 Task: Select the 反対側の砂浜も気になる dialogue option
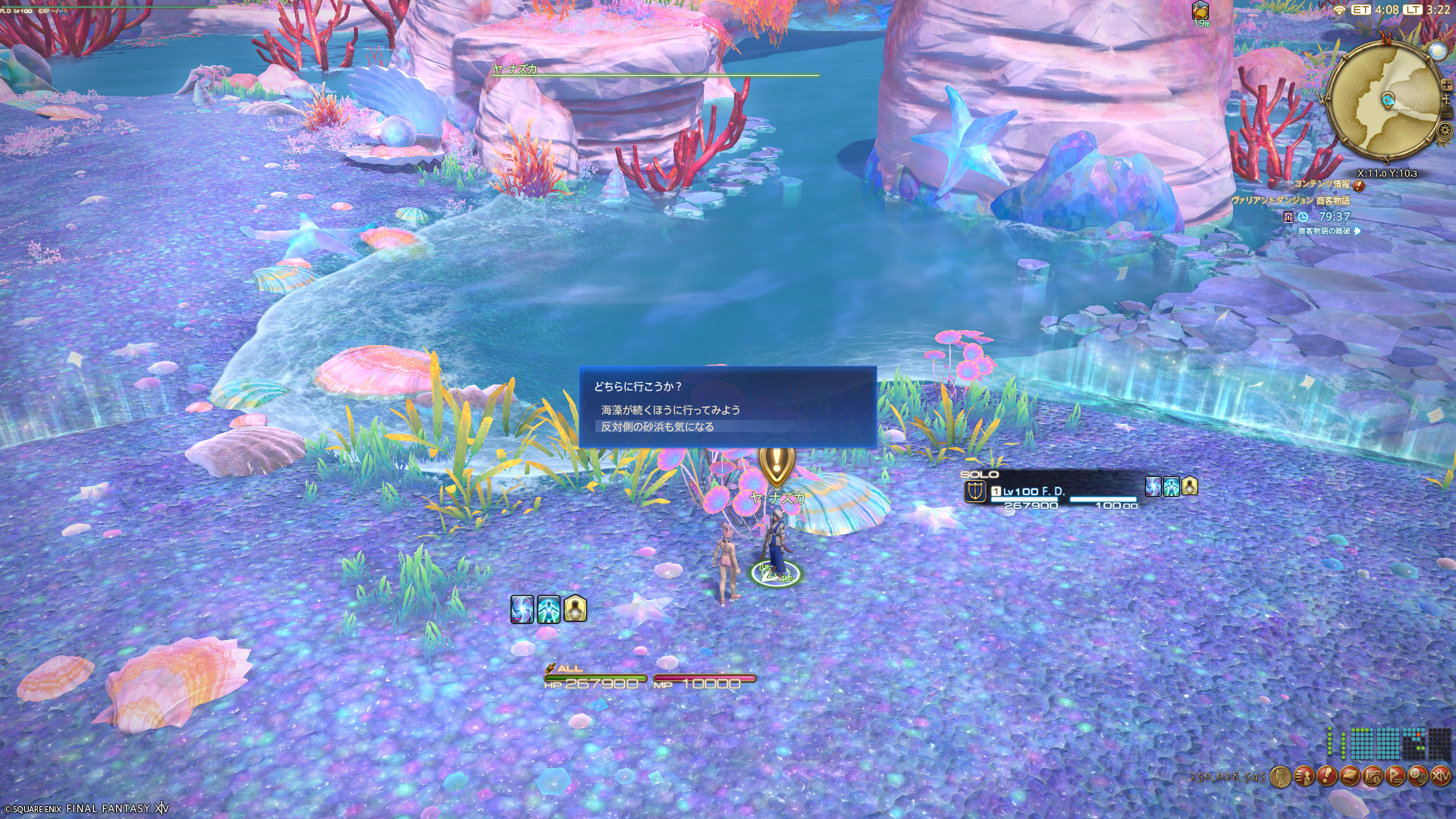coord(657,427)
